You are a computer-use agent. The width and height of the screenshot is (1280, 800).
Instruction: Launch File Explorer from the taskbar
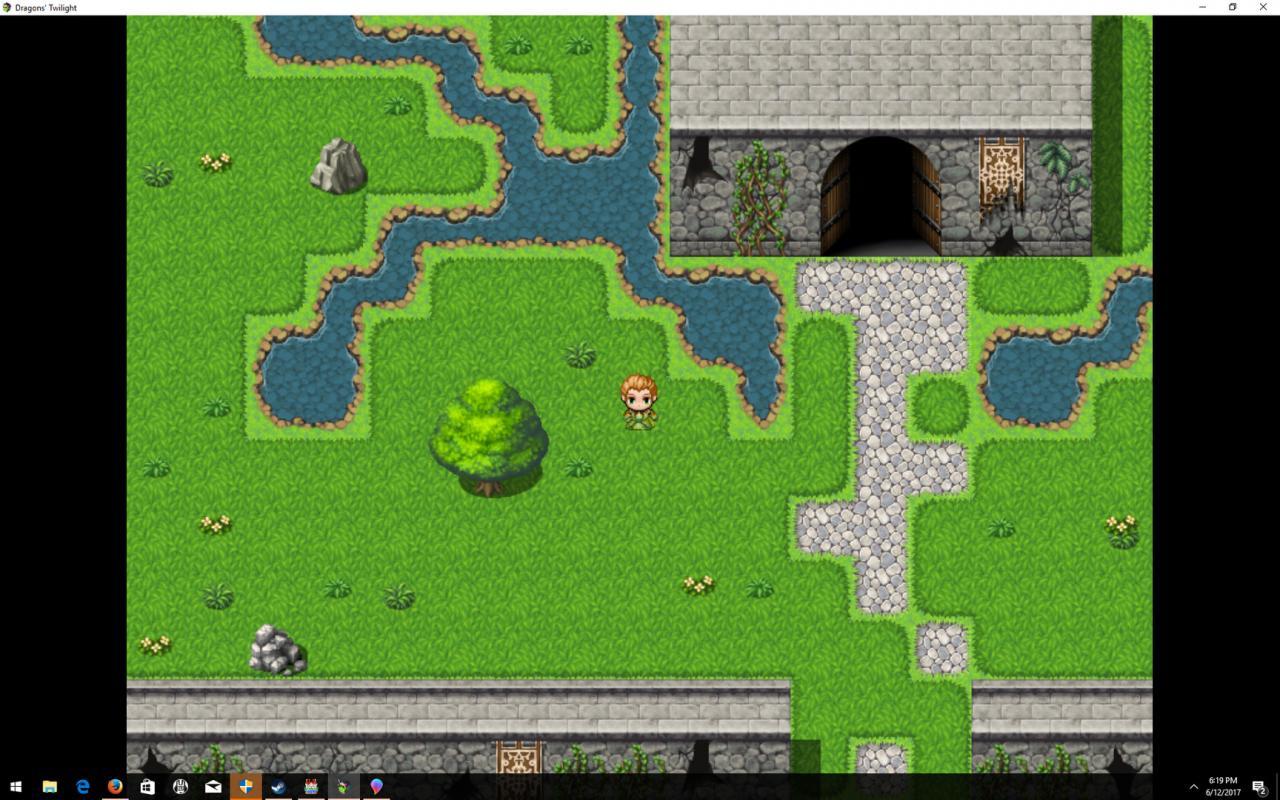click(x=48, y=785)
